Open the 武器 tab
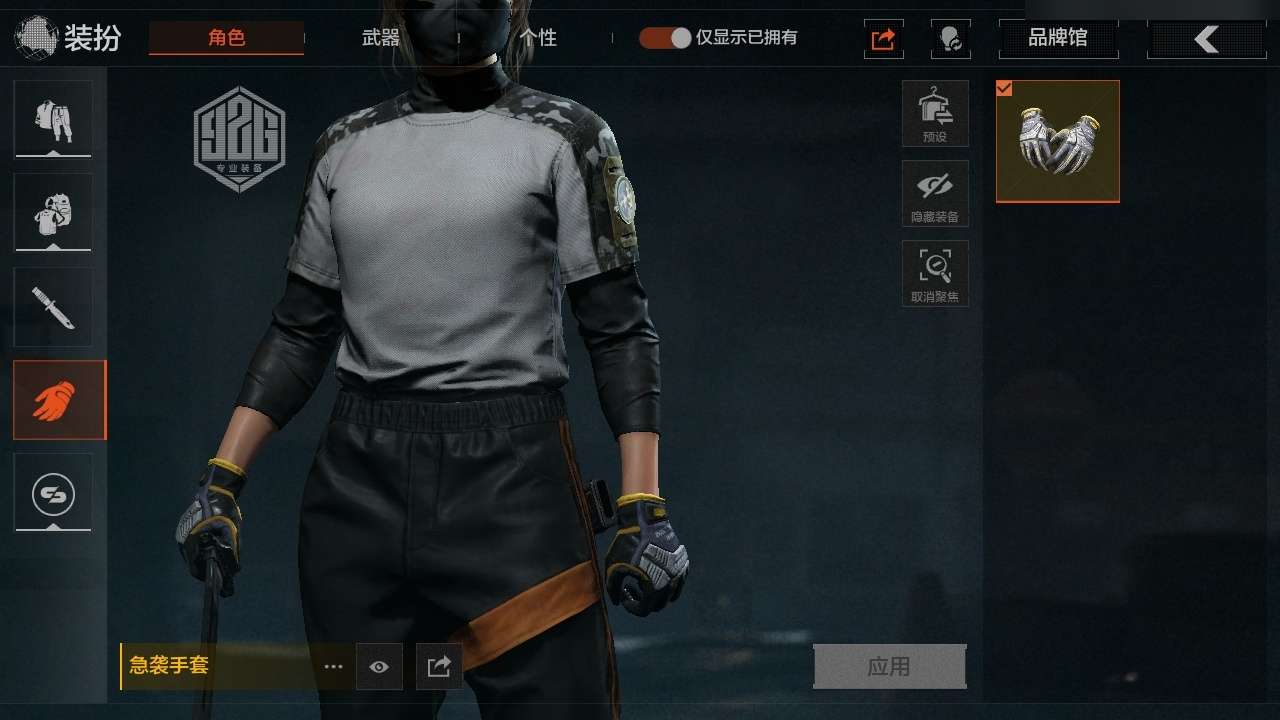 381,38
